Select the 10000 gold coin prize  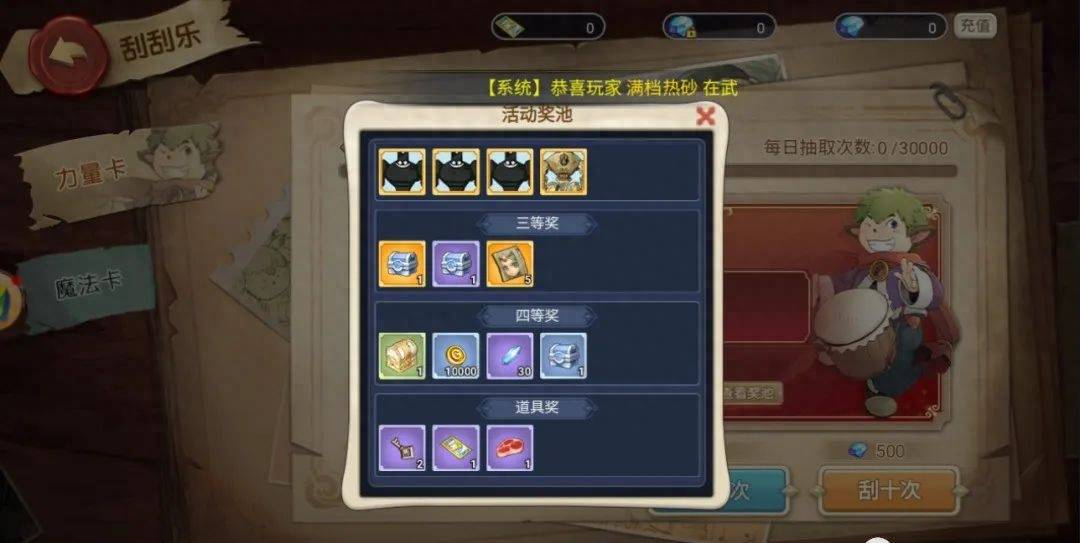tap(456, 356)
